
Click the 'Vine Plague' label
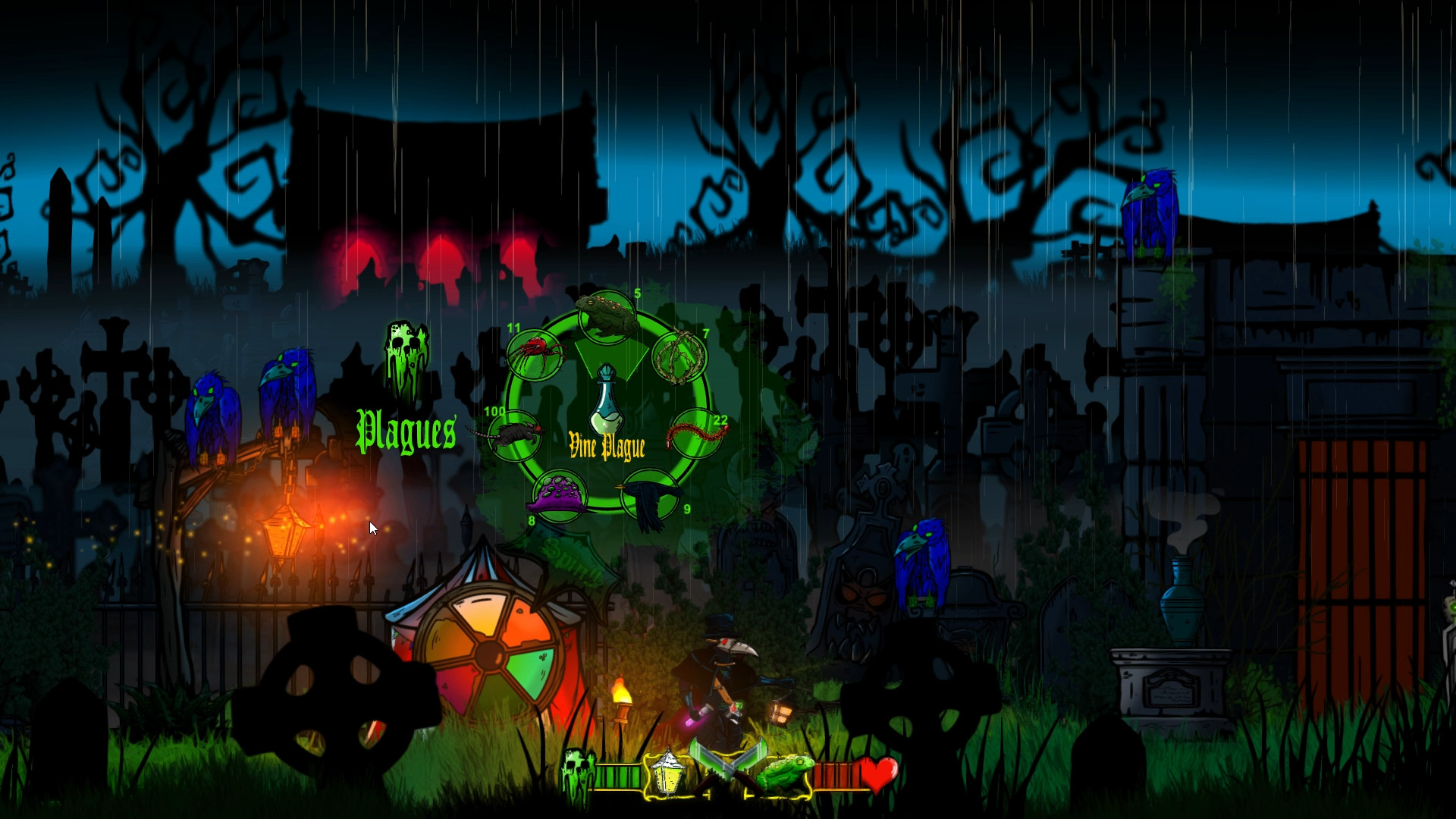click(606, 444)
